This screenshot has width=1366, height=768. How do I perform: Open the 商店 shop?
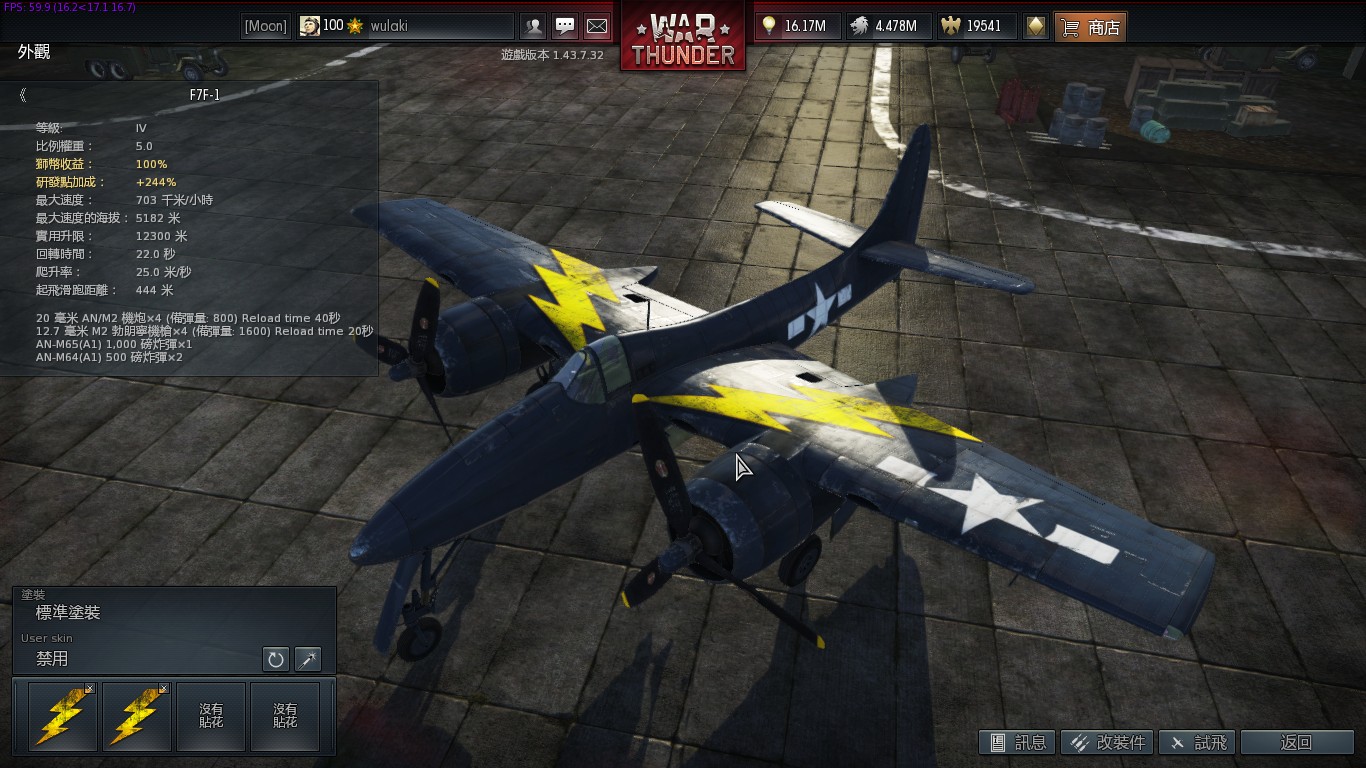point(1091,27)
